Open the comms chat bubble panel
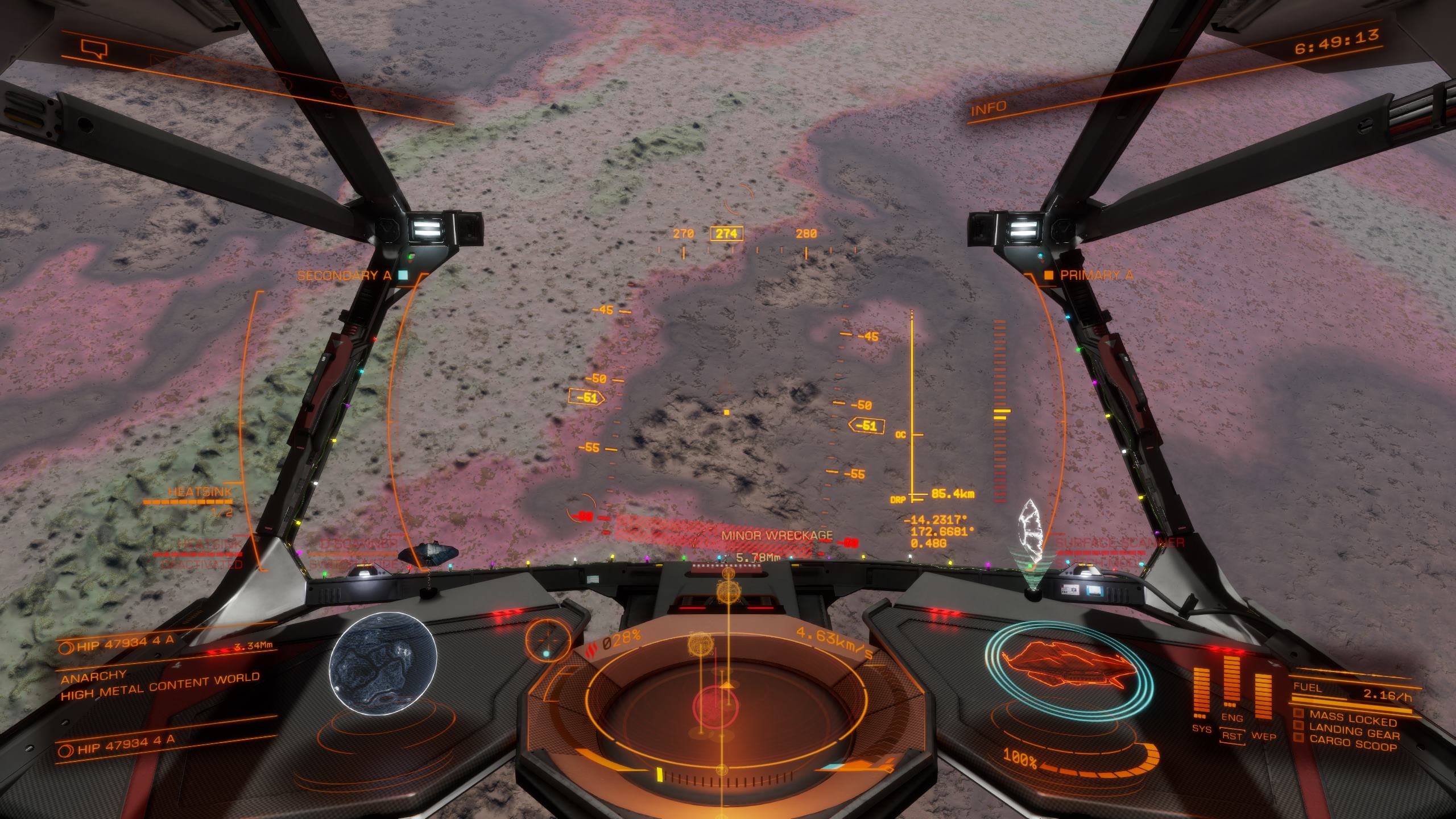Viewport: 1456px width, 819px height. point(94,49)
